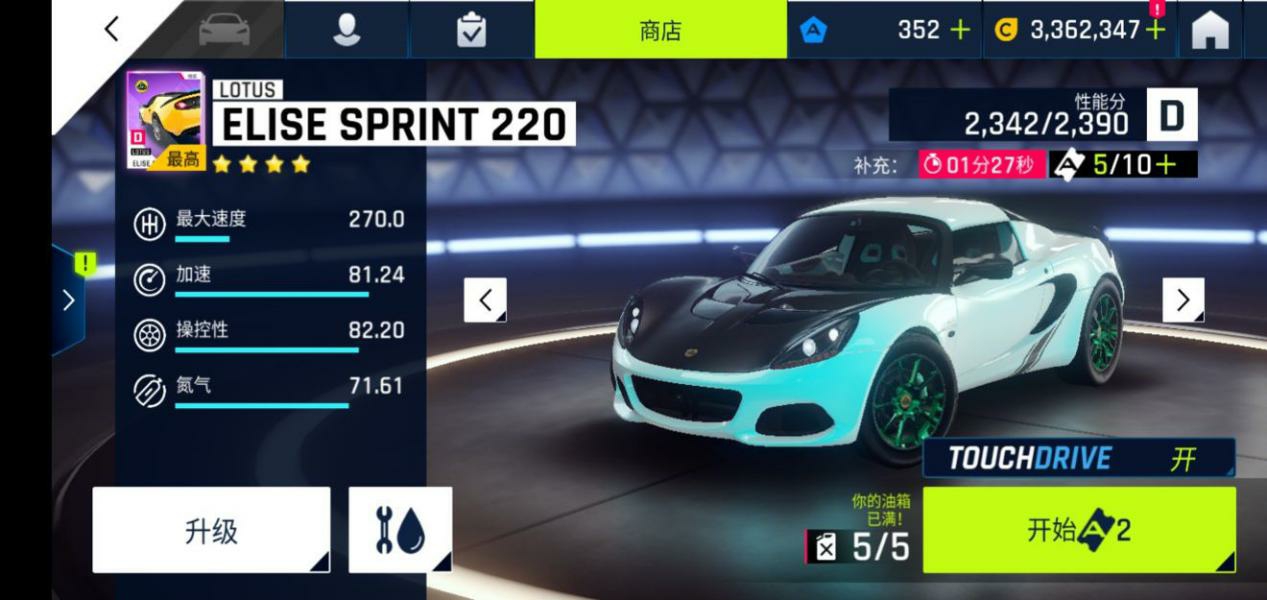Return to the home screen
Image resolution: width=1267 pixels, height=600 pixels.
pyautogui.click(x=1210, y=30)
